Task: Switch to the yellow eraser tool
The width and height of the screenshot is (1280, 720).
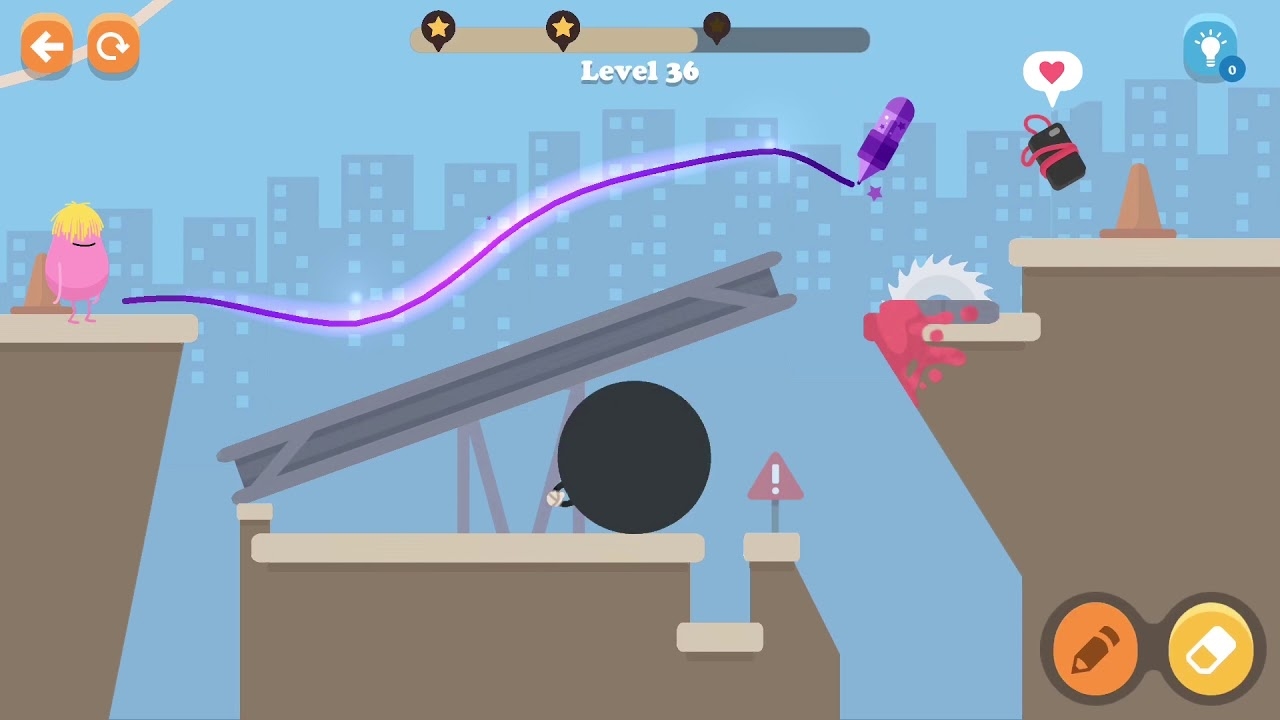Action: 1211,651
